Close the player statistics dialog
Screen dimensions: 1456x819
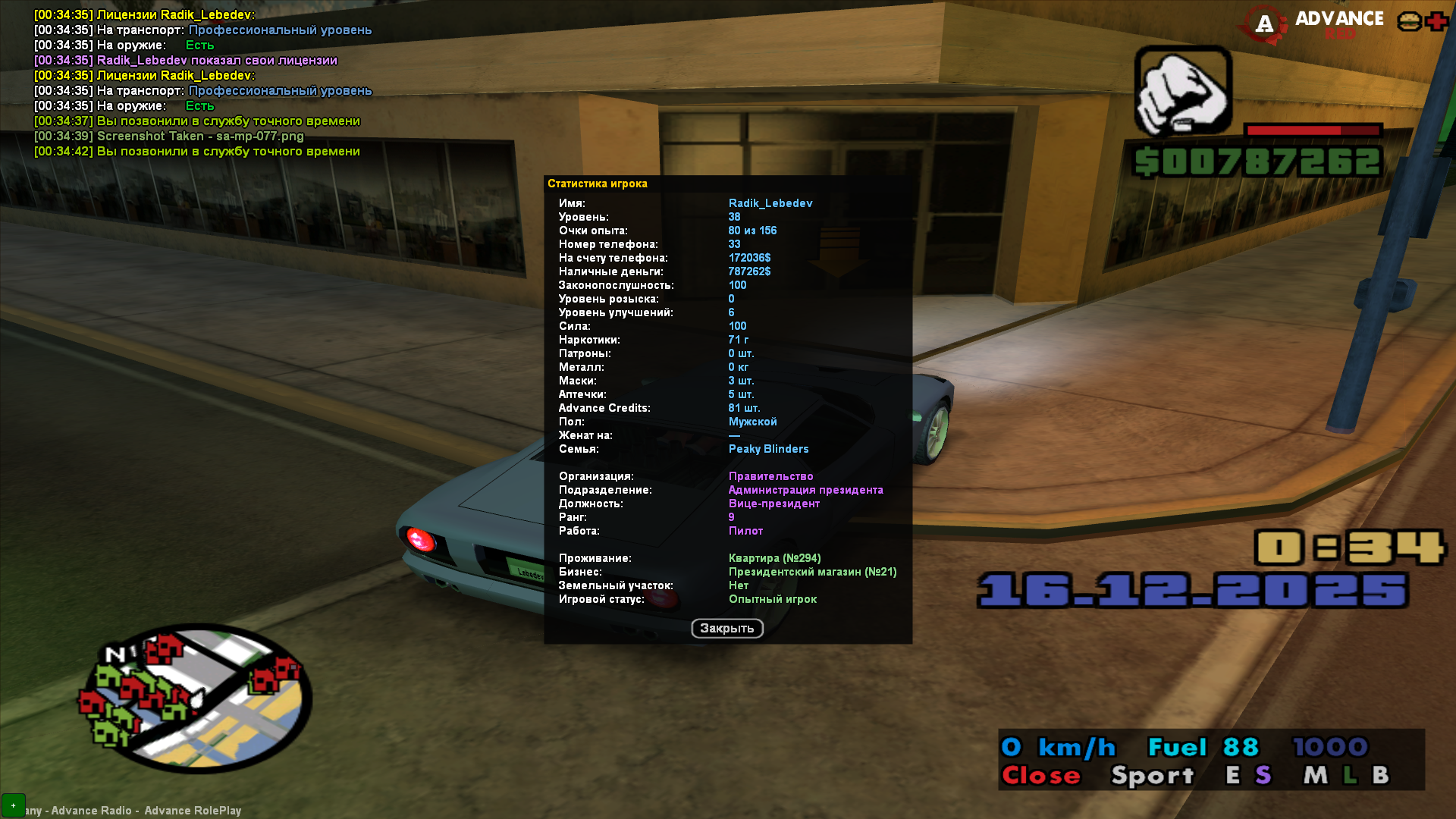726,628
